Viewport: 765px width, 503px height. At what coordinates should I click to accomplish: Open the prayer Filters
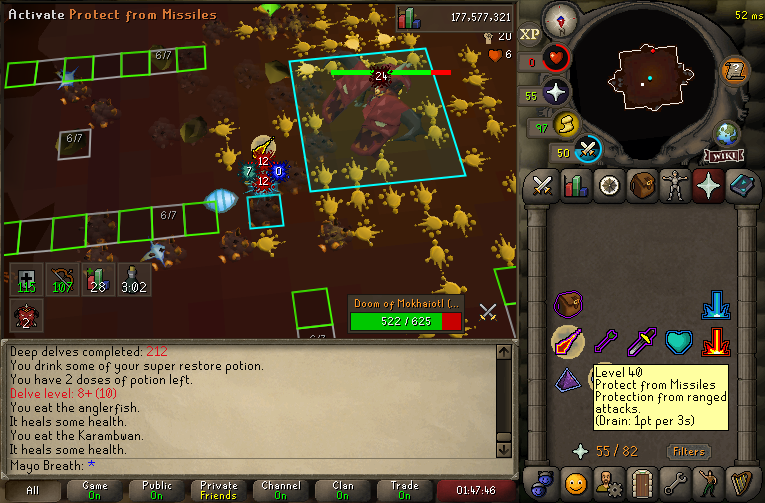tap(689, 451)
